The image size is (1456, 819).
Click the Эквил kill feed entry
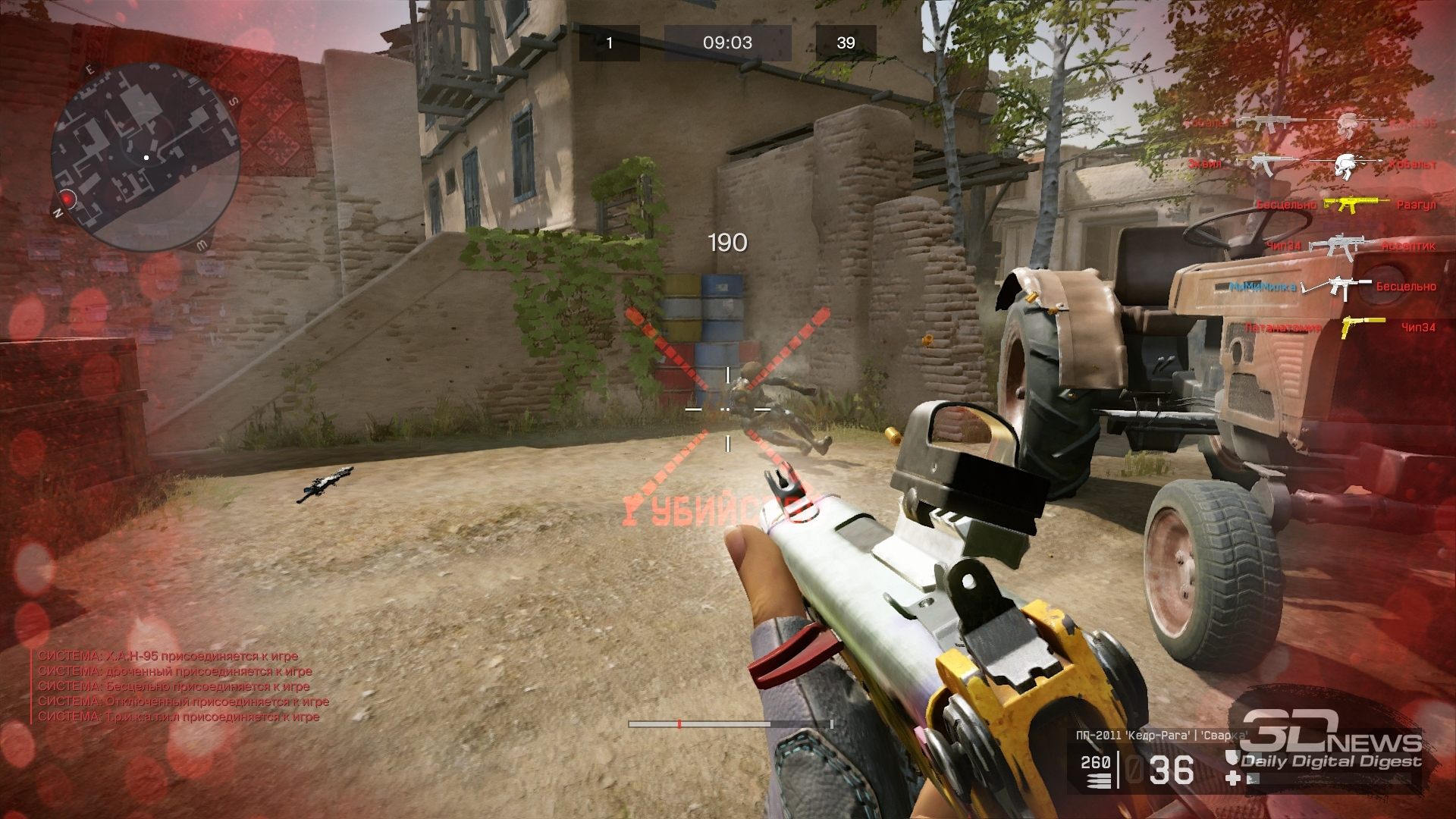(x=1312, y=164)
